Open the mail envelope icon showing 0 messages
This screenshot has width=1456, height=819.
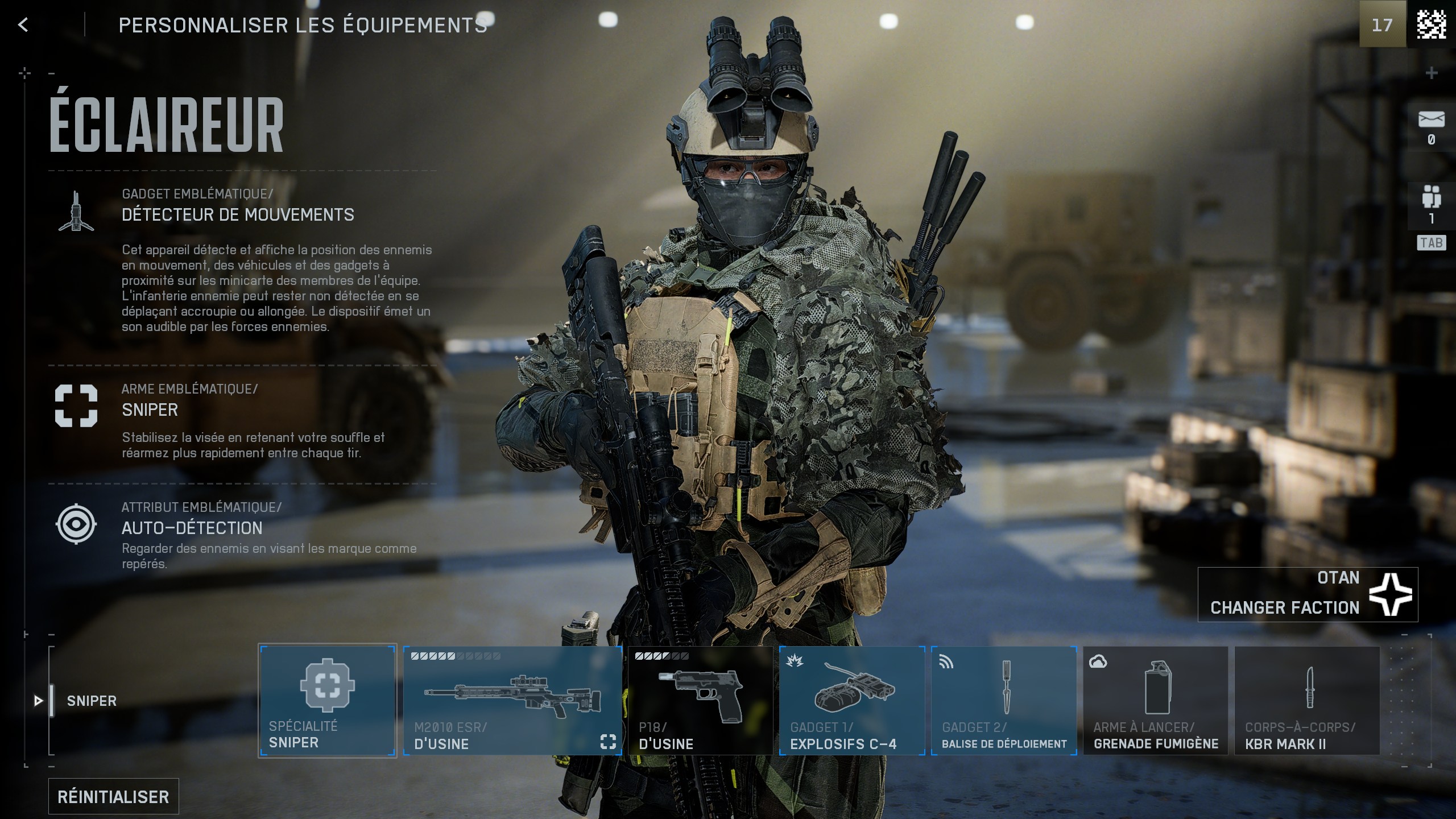coord(1431,118)
